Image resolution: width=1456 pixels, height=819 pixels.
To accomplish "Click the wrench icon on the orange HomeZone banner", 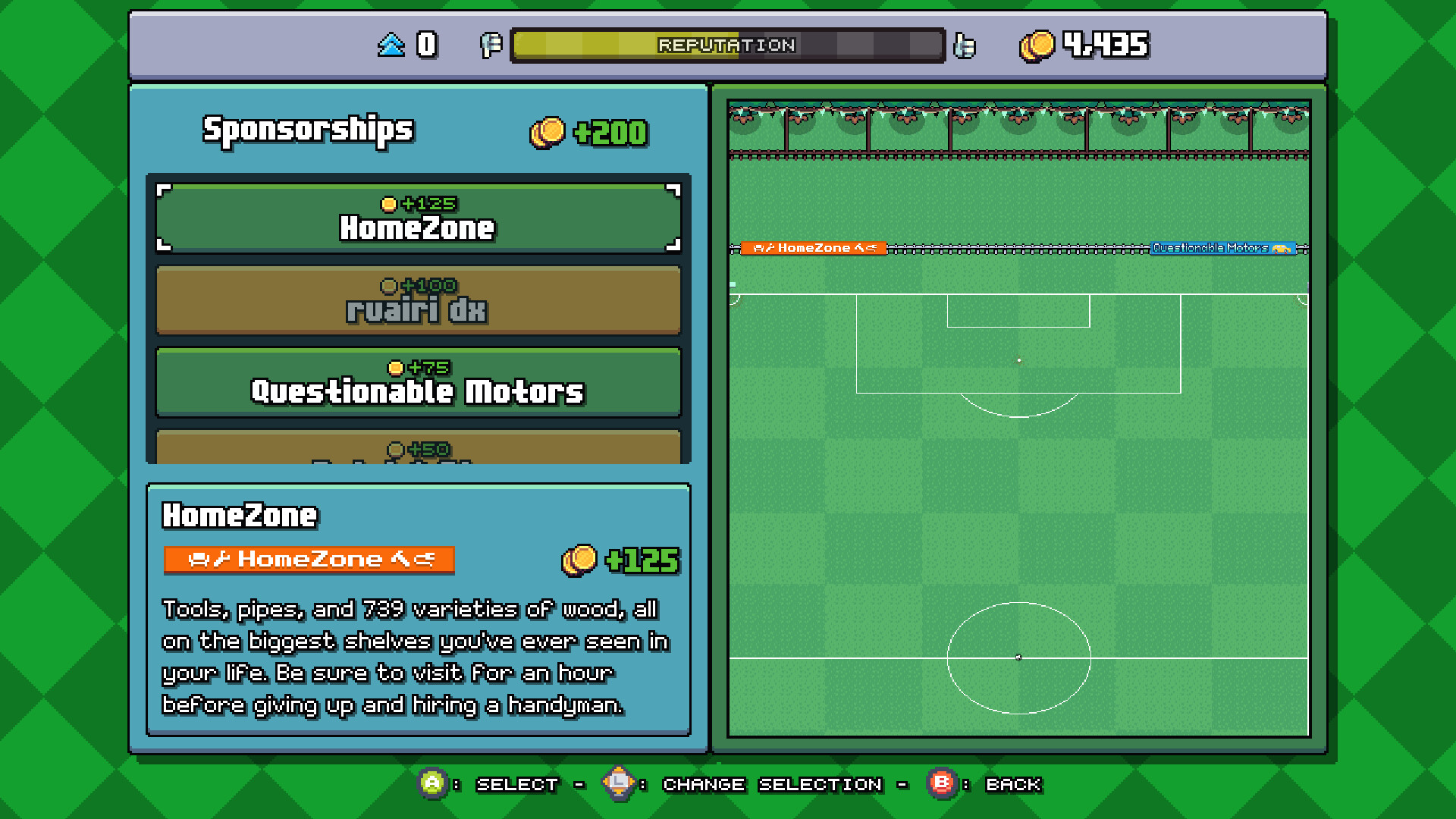I will pyautogui.click(x=220, y=559).
